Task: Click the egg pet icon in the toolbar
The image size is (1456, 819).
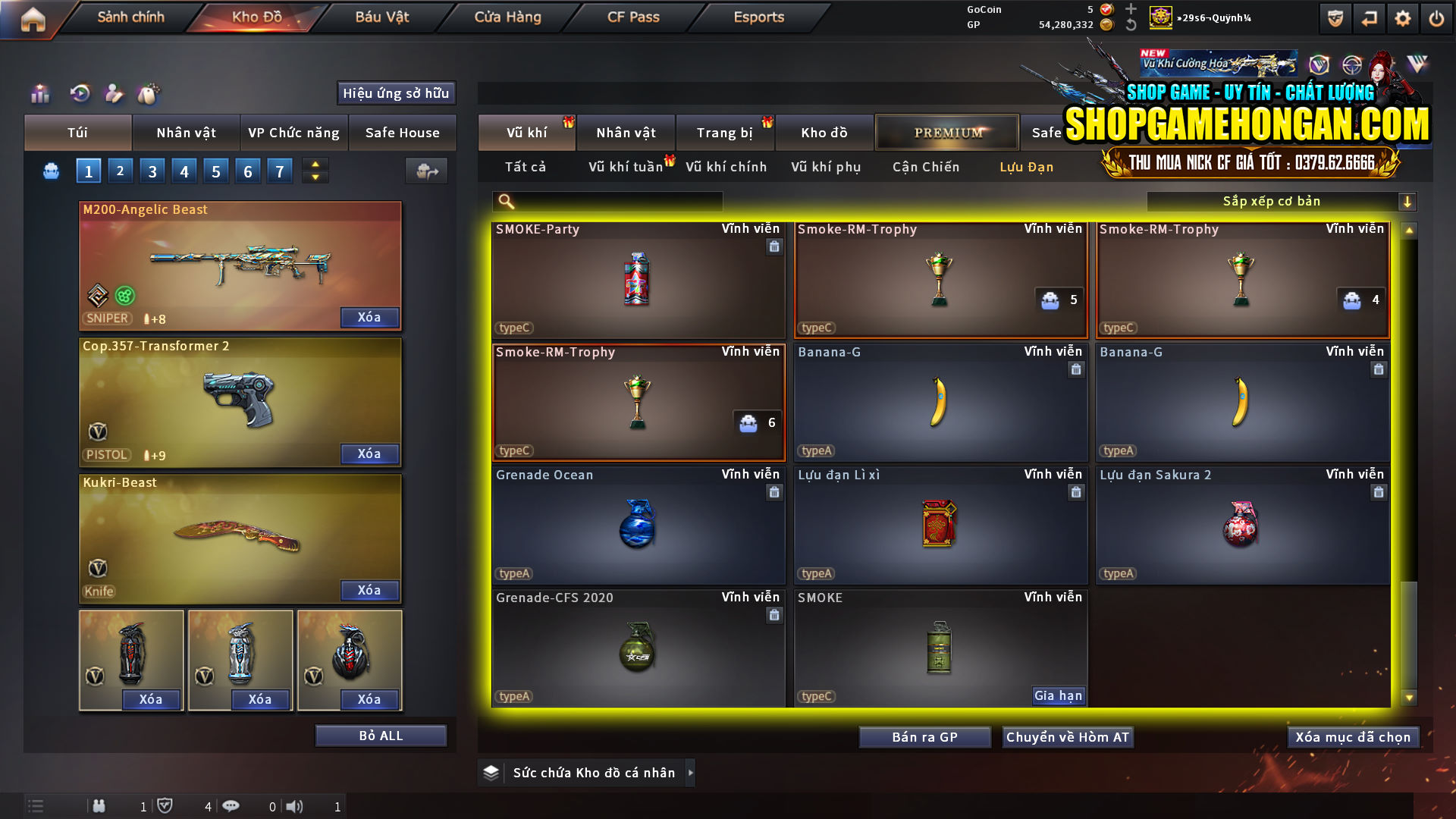Action: (x=149, y=94)
